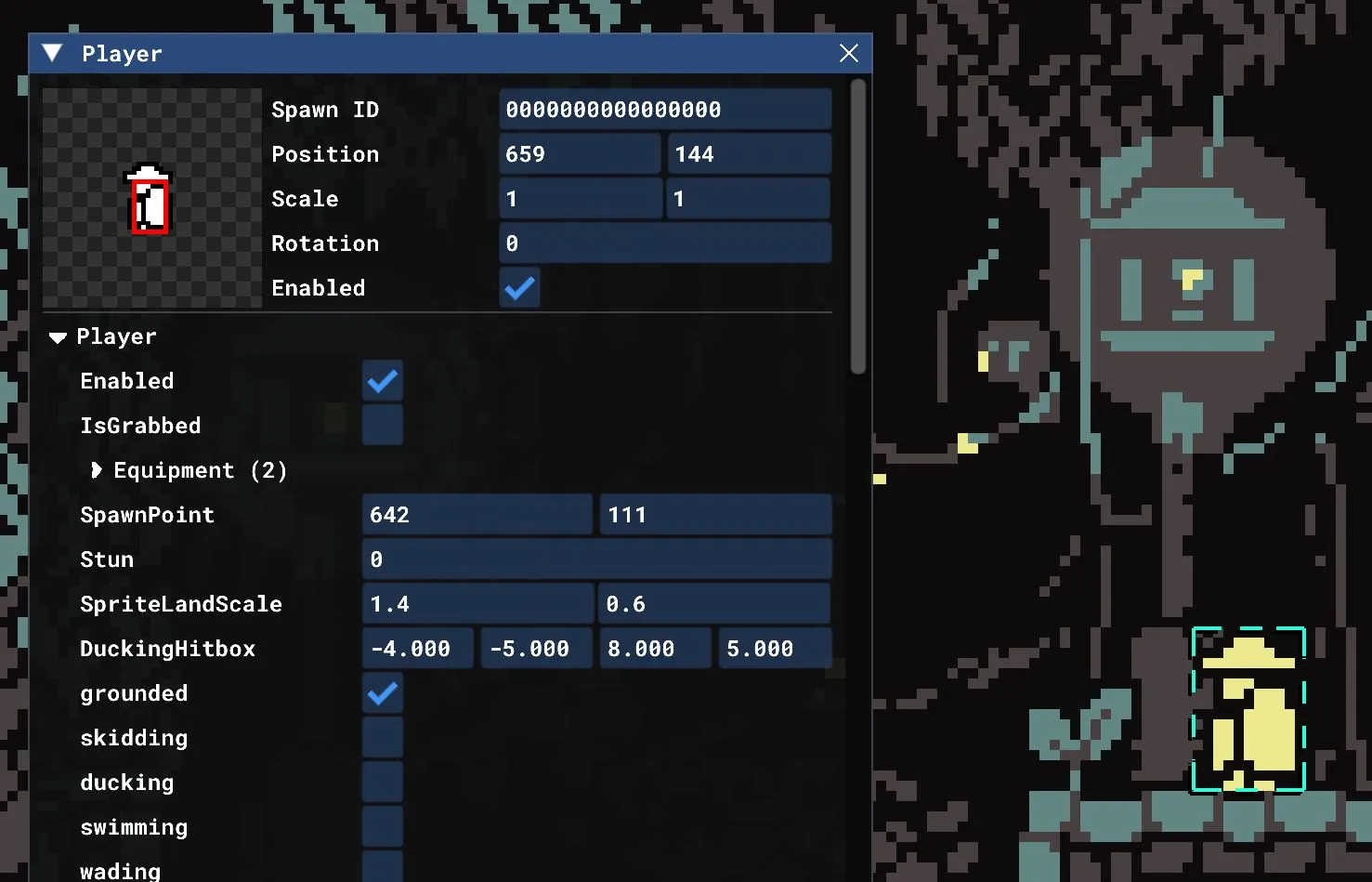Check the swimming state box
This screenshot has width=1372, height=882.
383,826
